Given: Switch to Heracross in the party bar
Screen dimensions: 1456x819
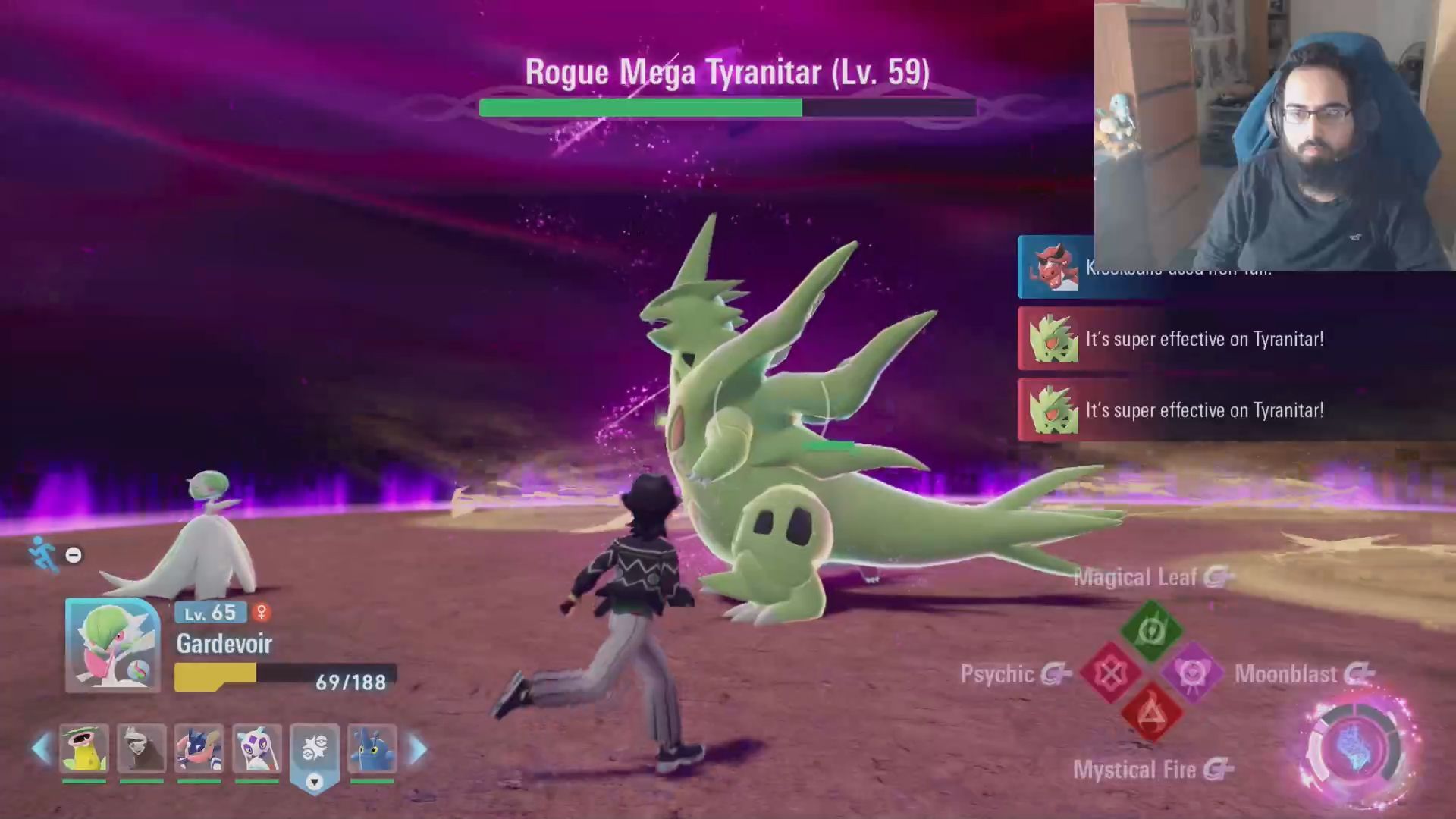Looking at the screenshot, I should (x=372, y=748).
